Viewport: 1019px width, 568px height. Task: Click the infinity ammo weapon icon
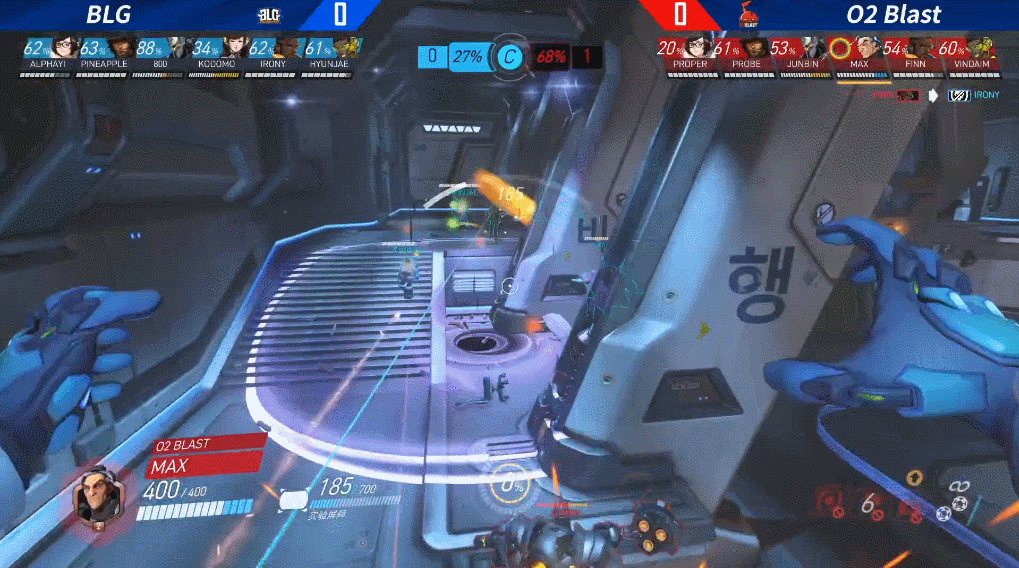962,487
